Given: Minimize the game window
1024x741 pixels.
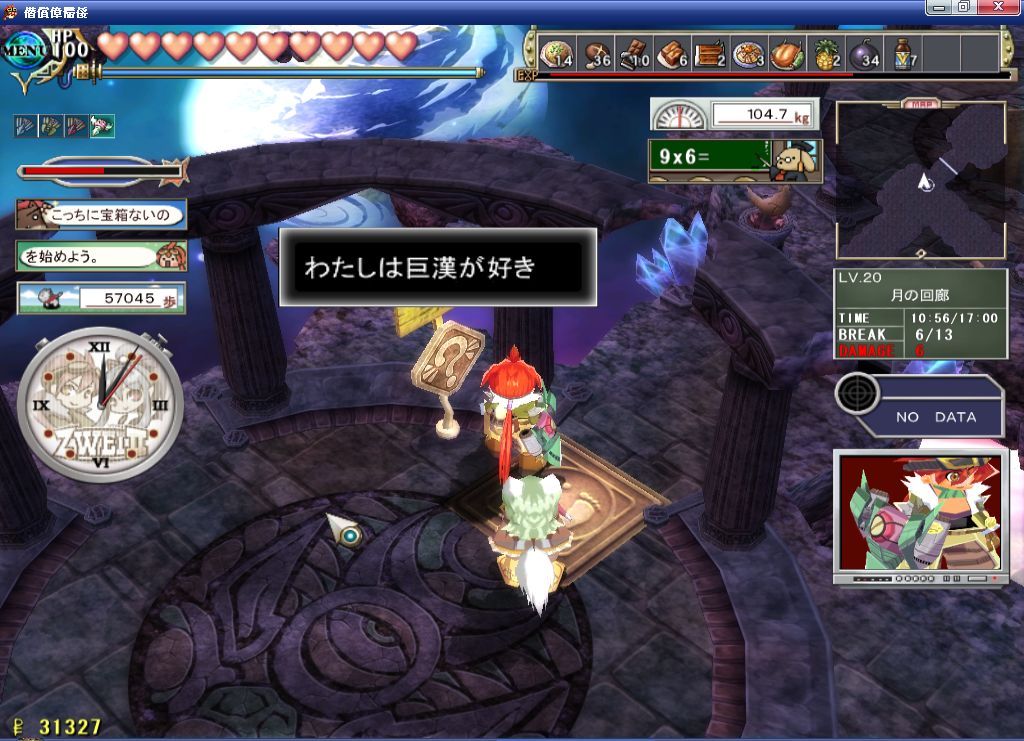Looking at the screenshot, I should point(940,7).
